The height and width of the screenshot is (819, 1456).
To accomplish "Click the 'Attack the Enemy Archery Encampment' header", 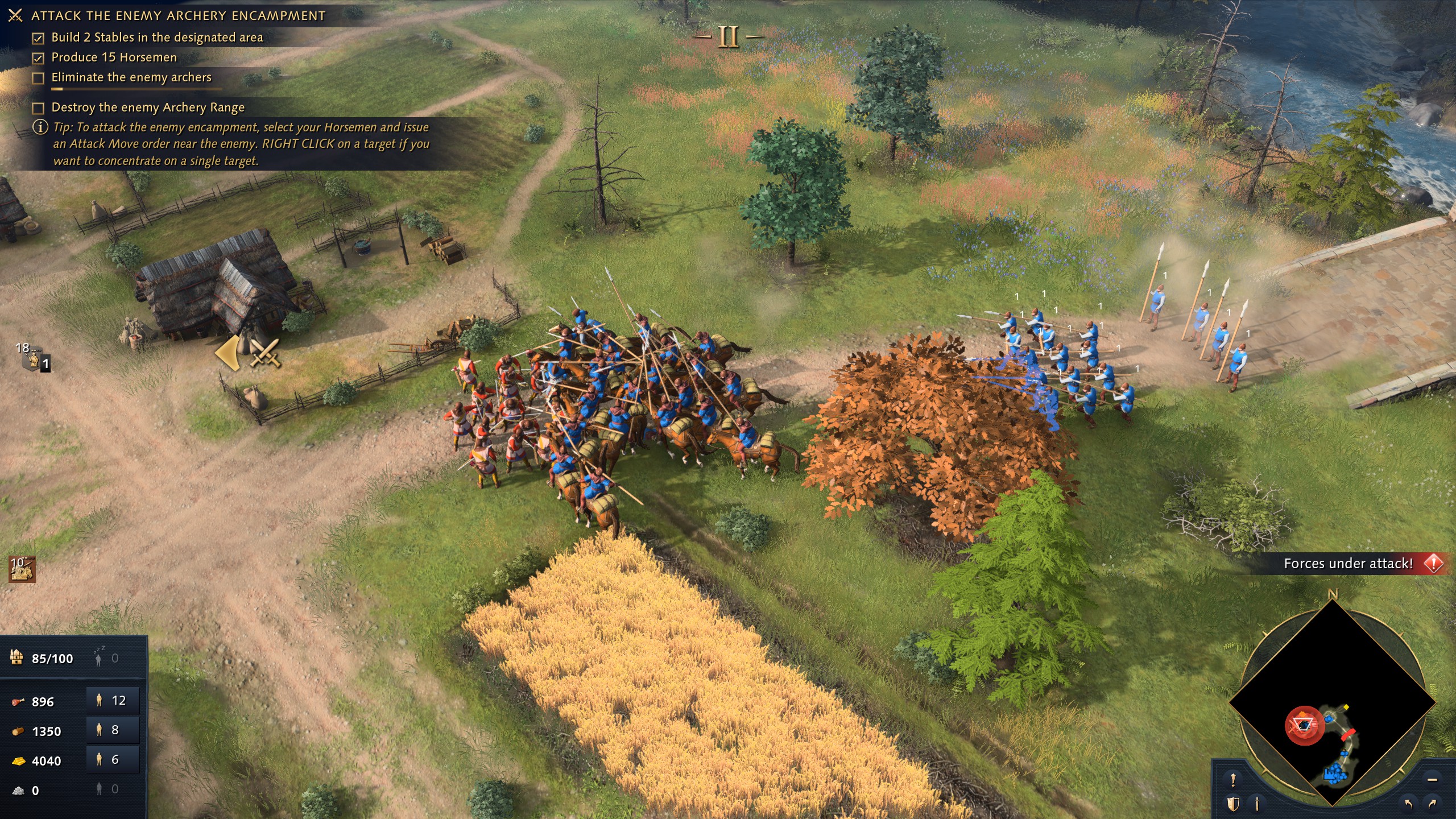I will point(178,16).
